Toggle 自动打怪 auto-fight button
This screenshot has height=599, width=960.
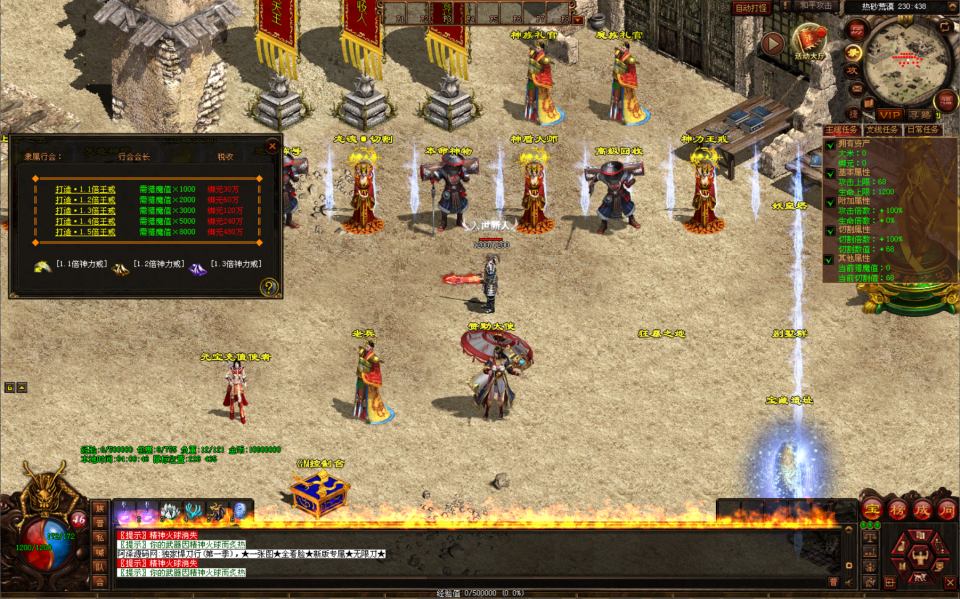tap(751, 7)
